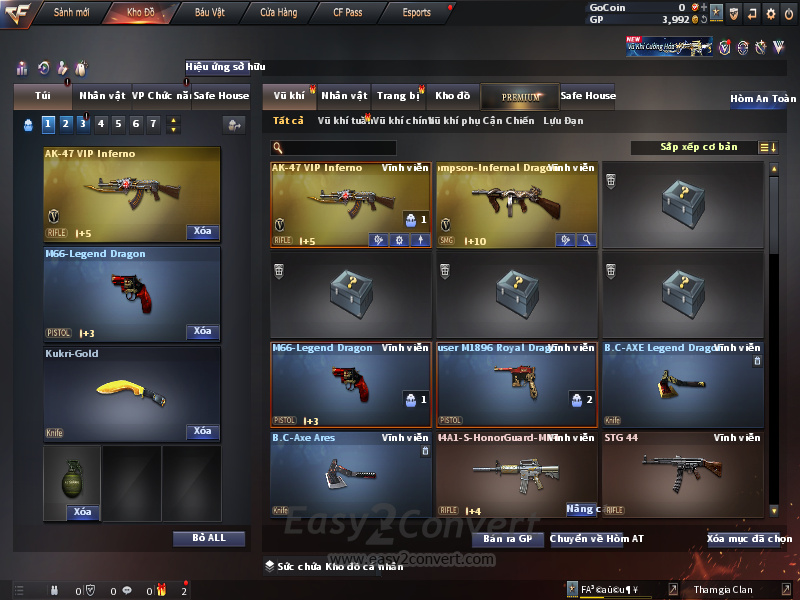Remove the AK-47 VIP Inferno with Xóa
The height and width of the screenshot is (600, 800).
(x=202, y=232)
